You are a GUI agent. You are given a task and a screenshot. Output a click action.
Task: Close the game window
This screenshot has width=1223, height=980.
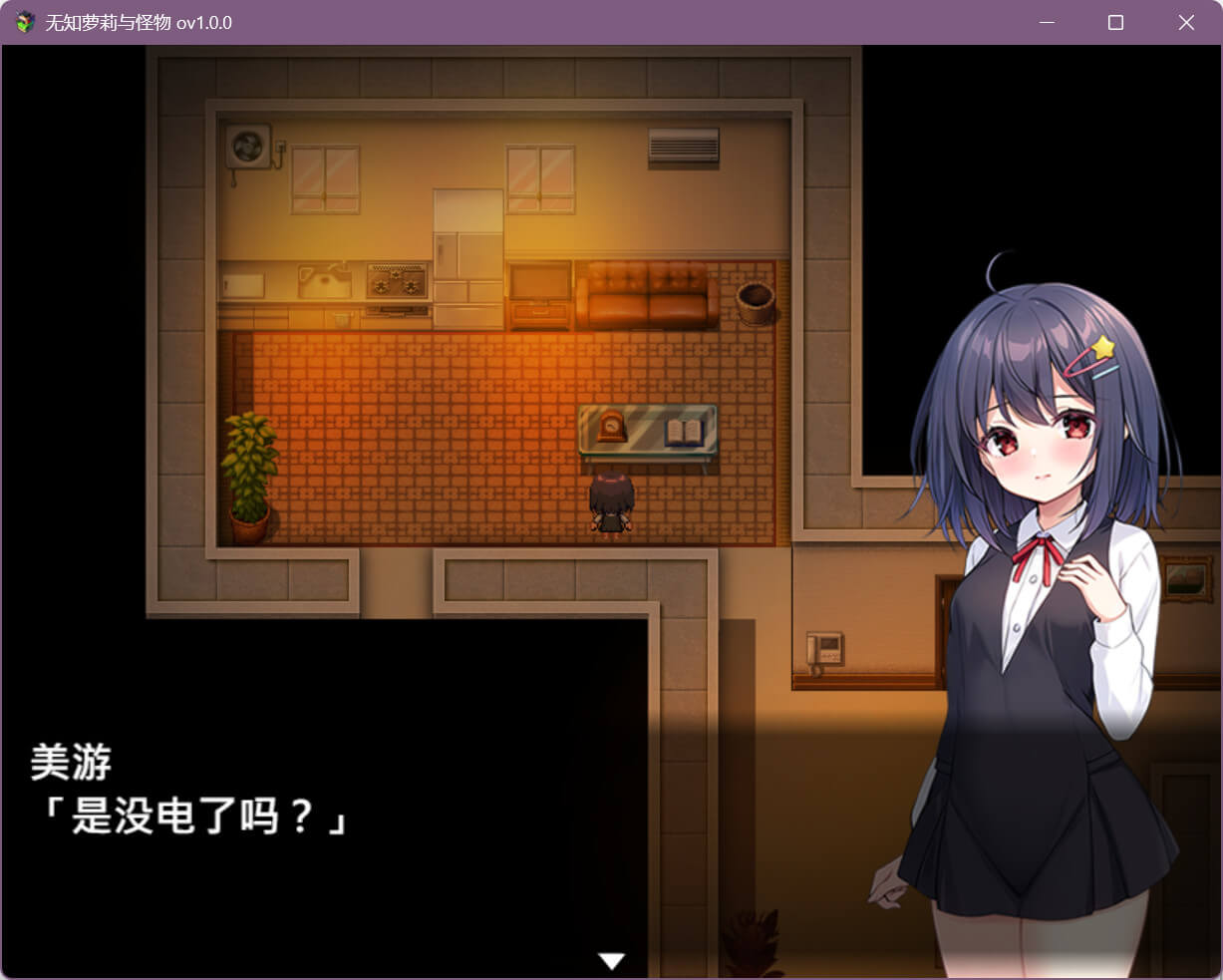click(x=1185, y=22)
